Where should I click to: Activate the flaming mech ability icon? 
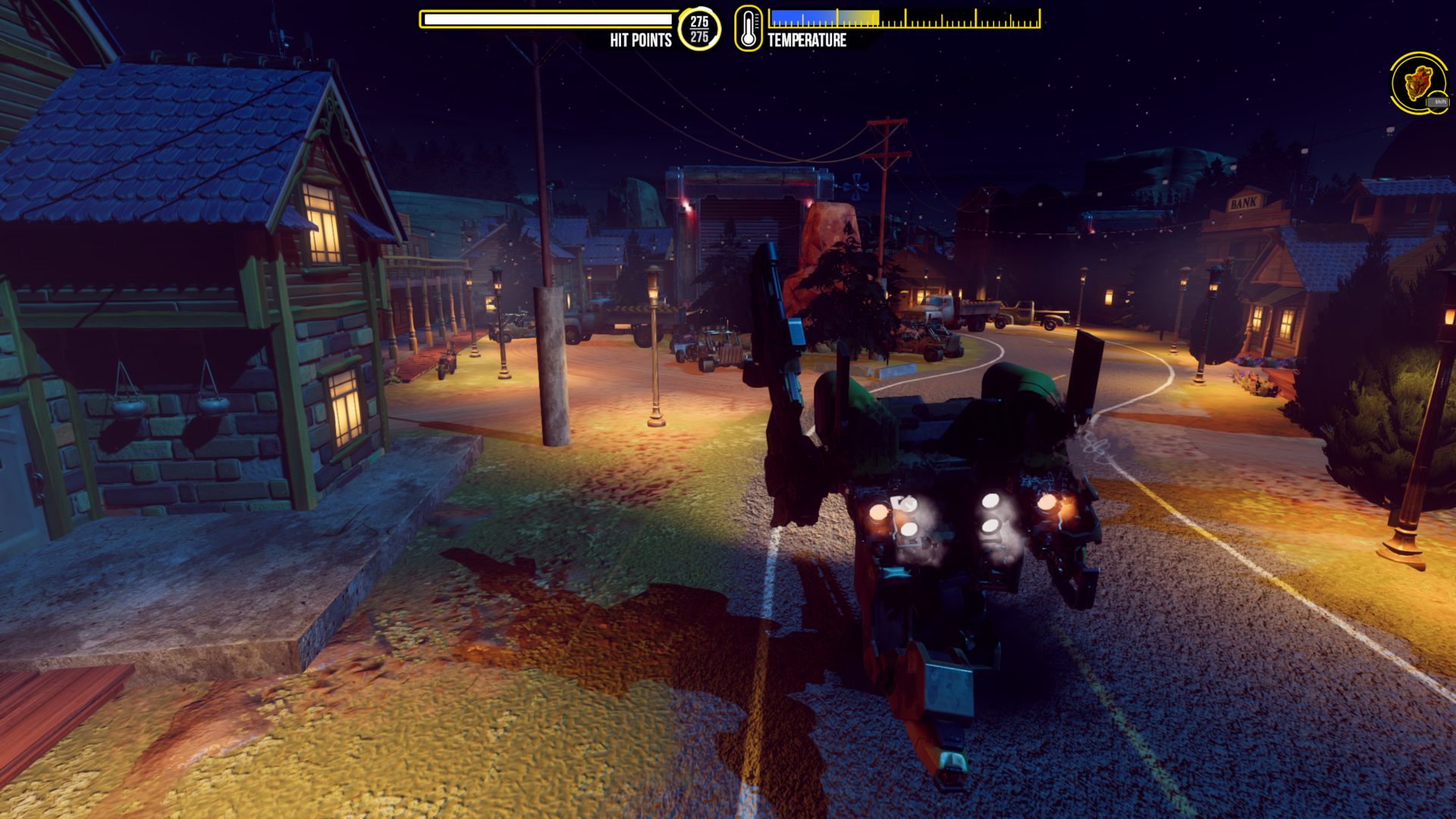pos(1417,83)
